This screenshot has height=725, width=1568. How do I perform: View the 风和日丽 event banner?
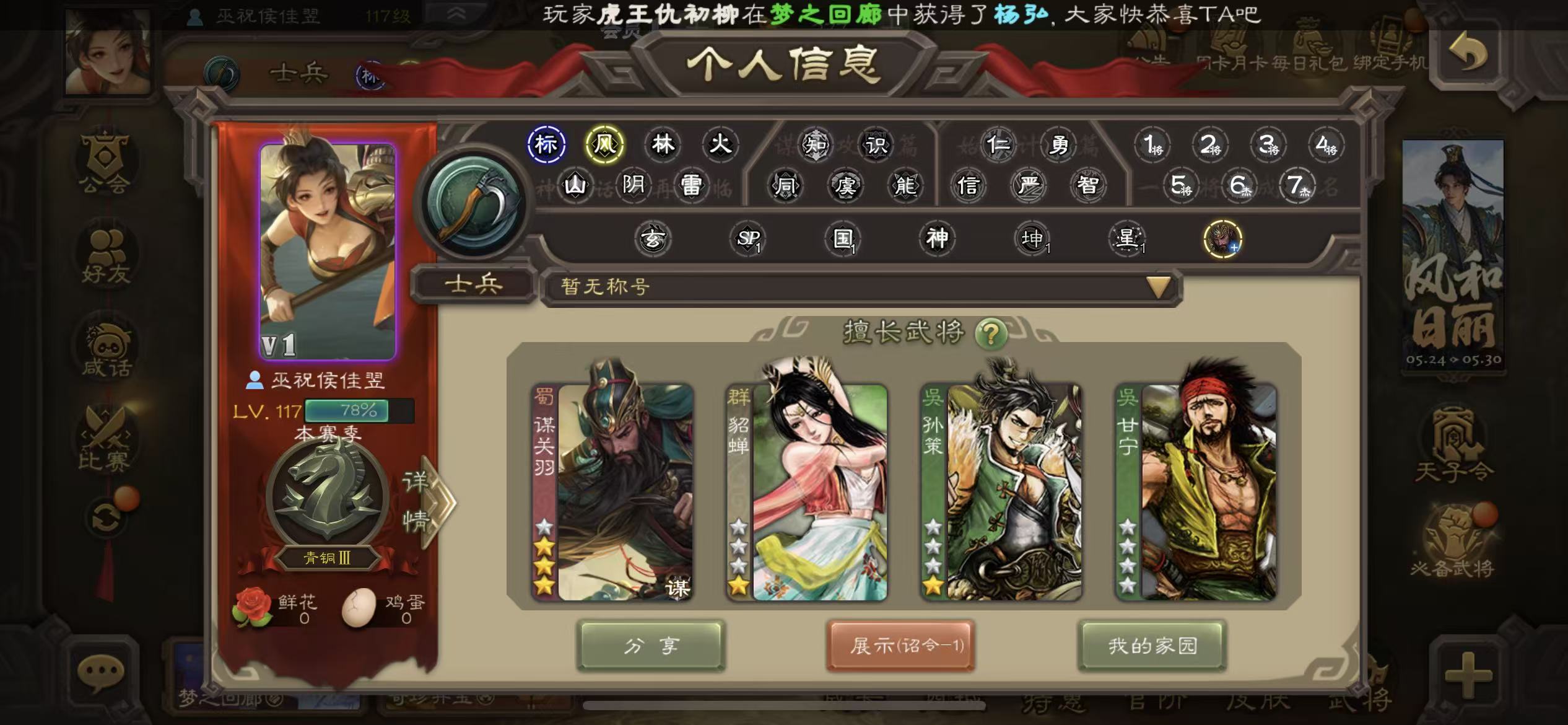point(1453,255)
